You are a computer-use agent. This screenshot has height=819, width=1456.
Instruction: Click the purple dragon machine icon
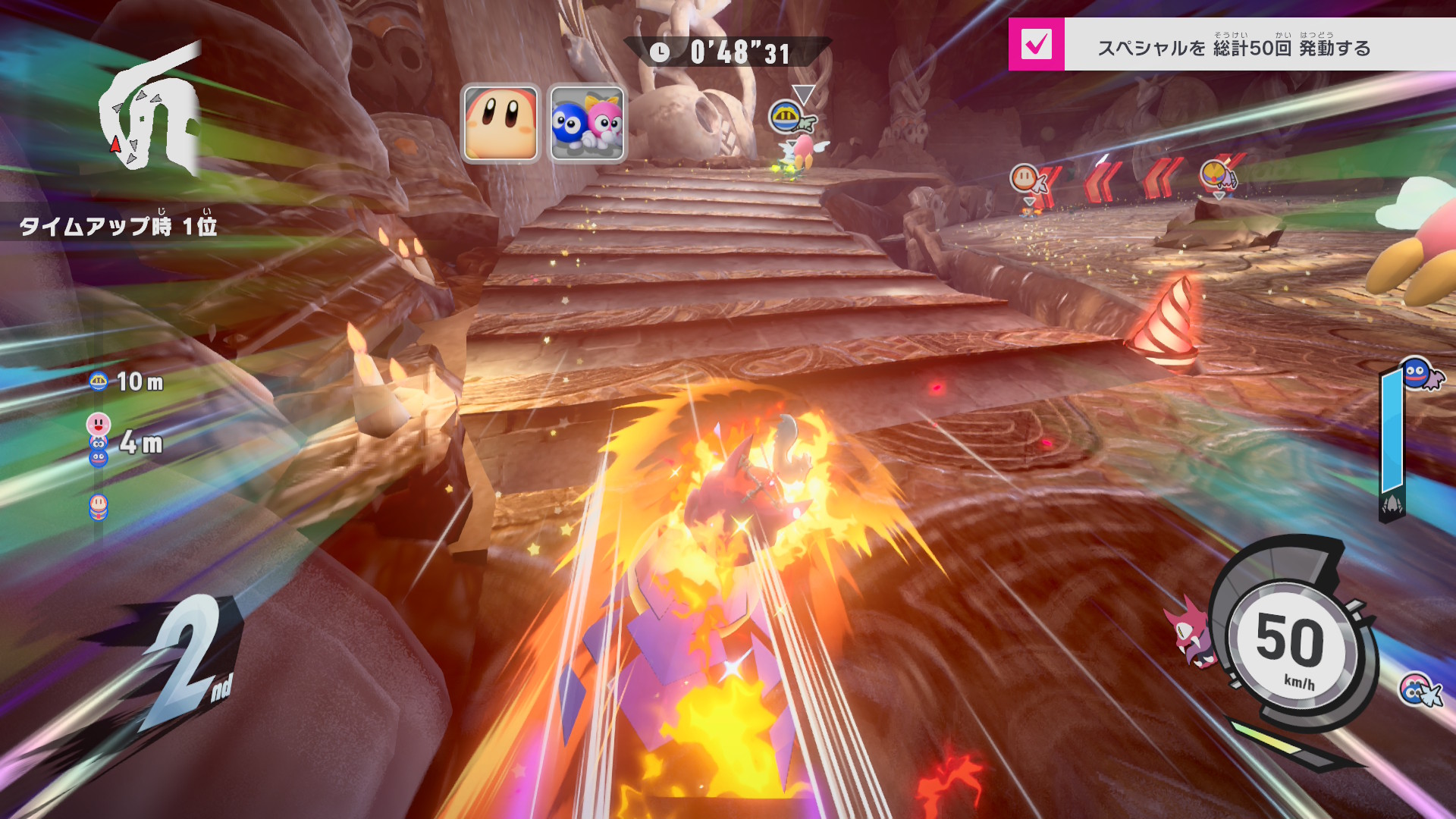pyautogui.click(x=1190, y=632)
